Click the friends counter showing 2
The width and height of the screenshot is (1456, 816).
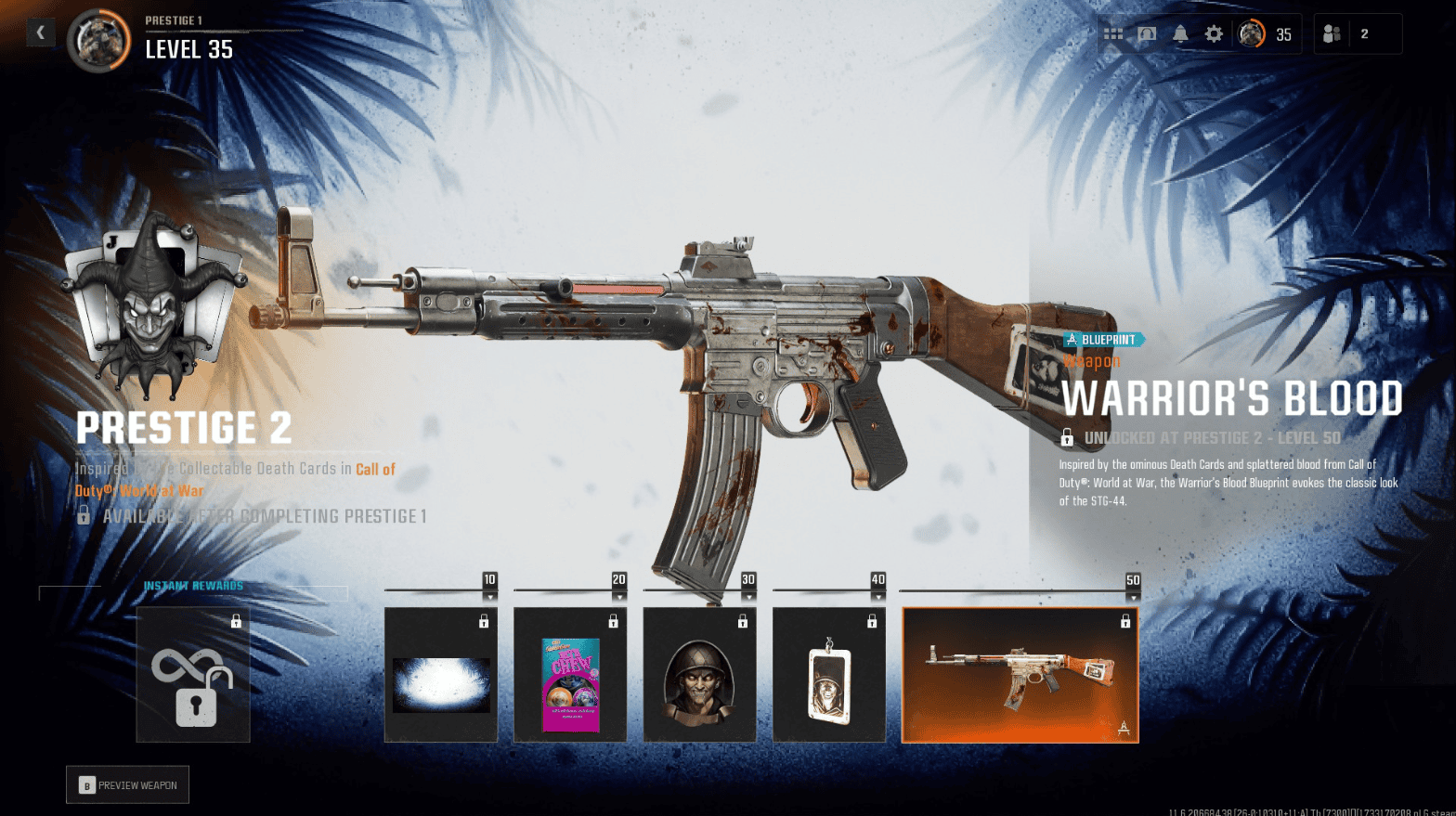(x=1367, y=32)
